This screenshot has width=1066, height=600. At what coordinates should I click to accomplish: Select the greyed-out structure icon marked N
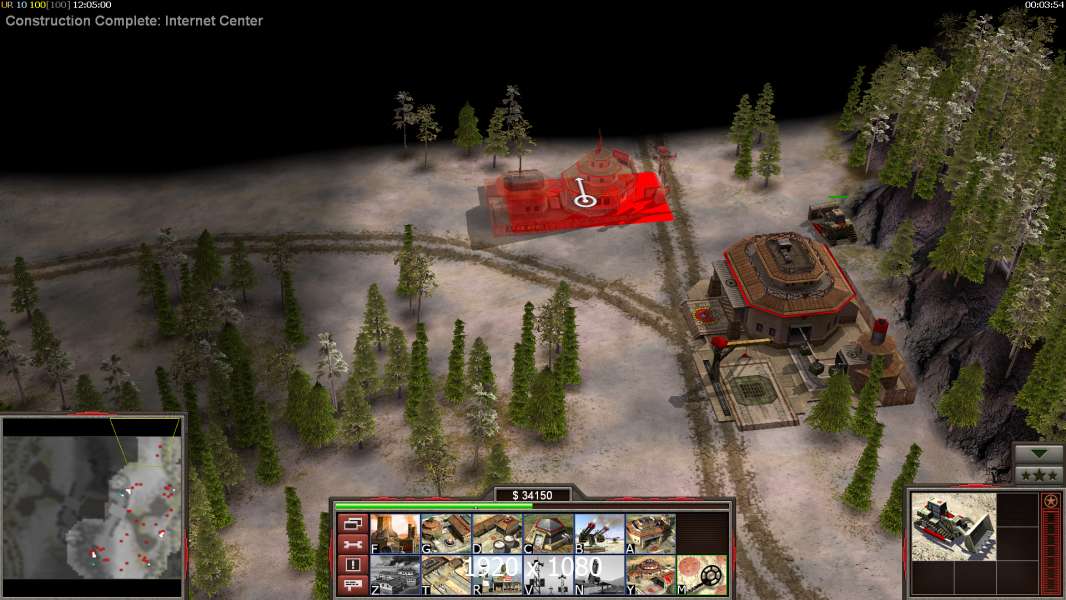[599, 575]
